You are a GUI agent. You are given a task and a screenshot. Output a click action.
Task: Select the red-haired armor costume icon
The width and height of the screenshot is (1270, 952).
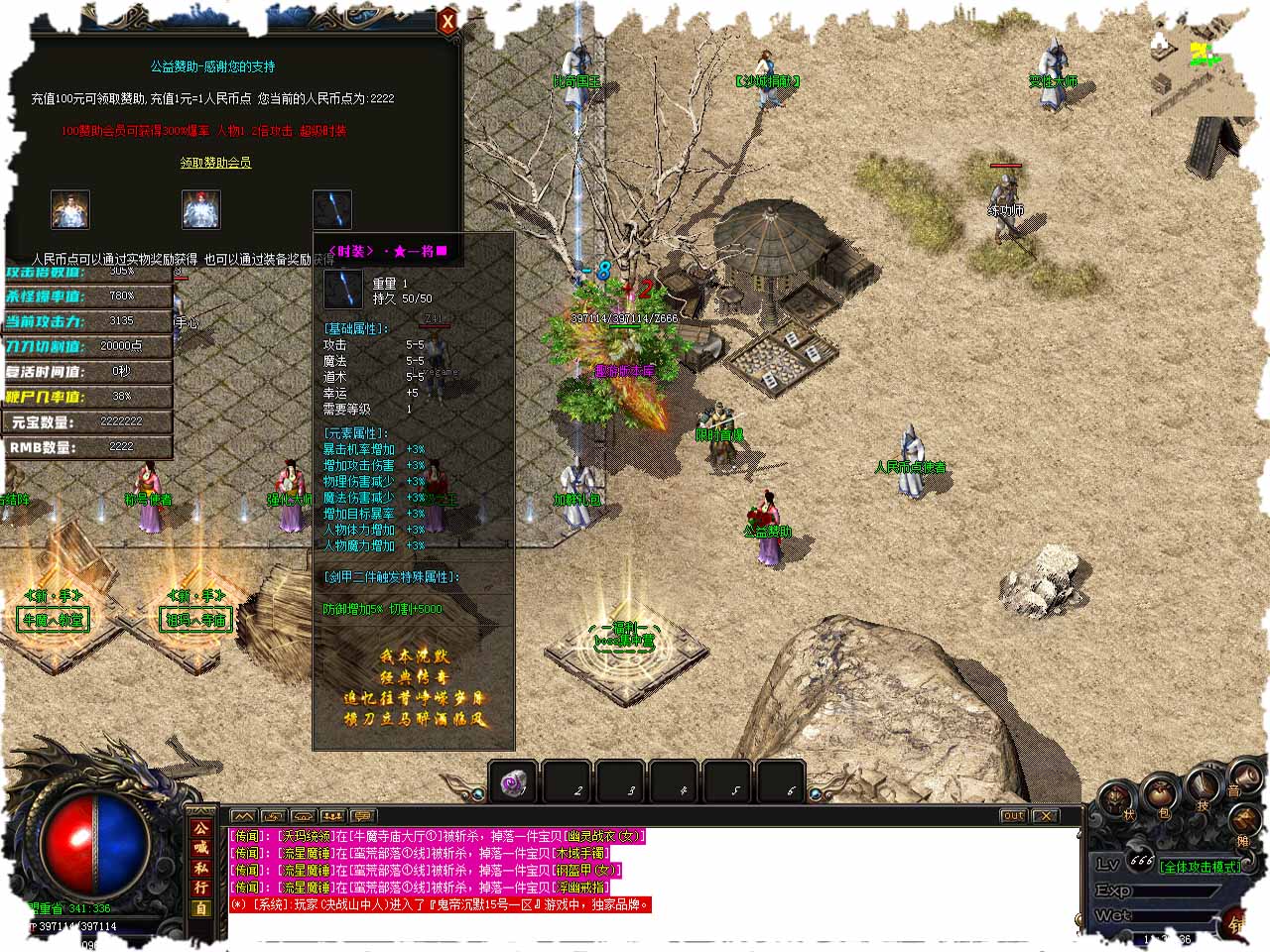click(x=200, y=209)
